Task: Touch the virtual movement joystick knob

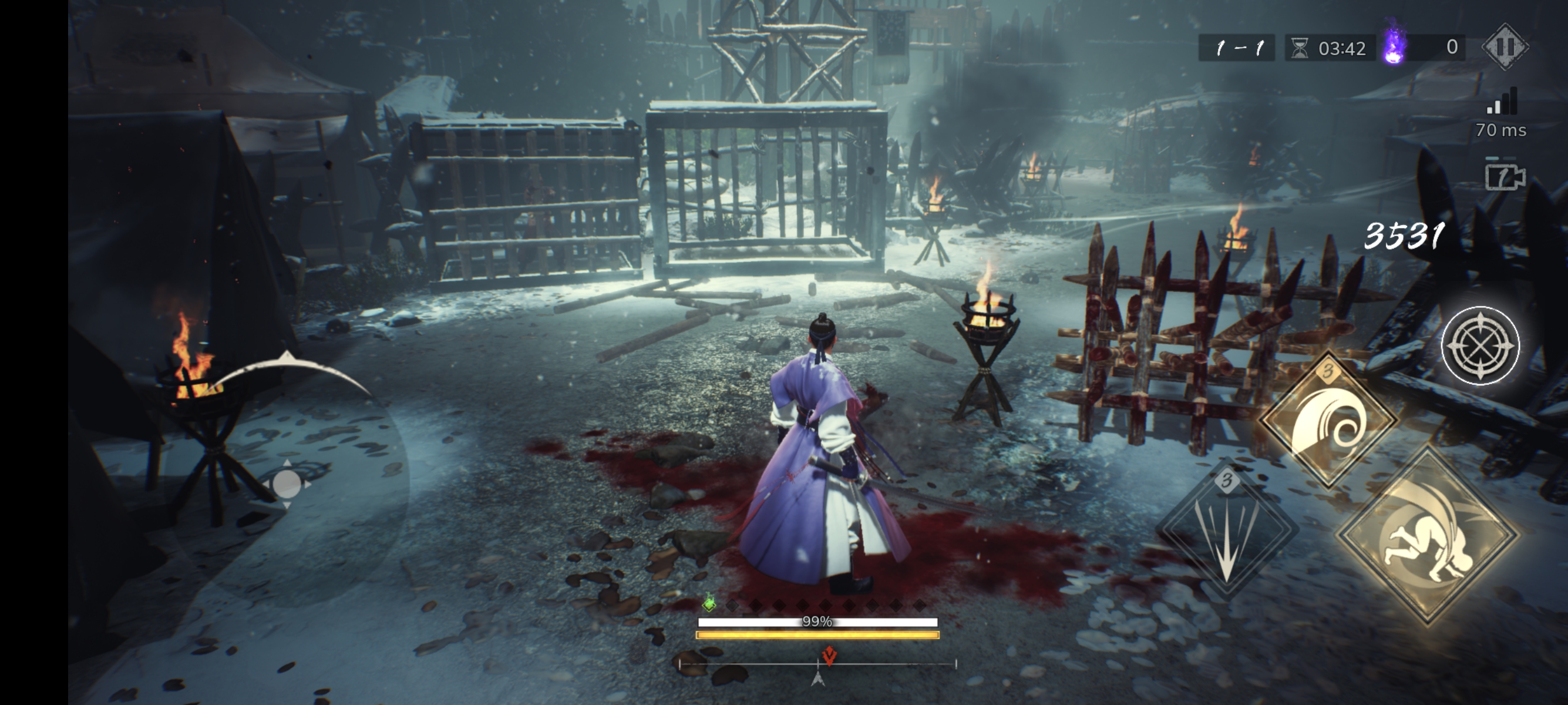Action: [287, 484]
